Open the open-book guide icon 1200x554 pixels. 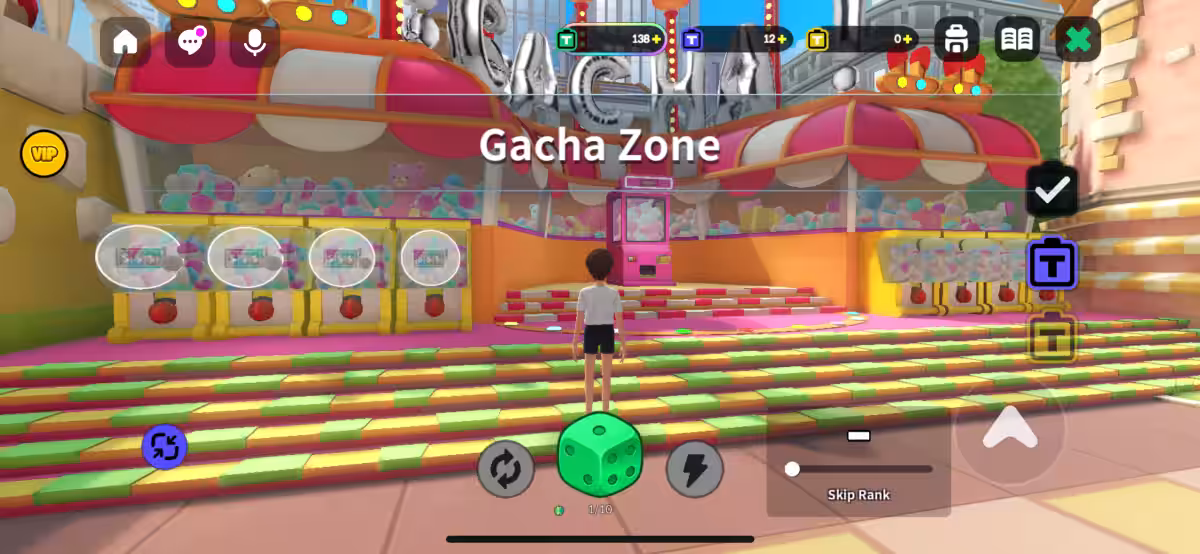click(x=1017, y=40)
